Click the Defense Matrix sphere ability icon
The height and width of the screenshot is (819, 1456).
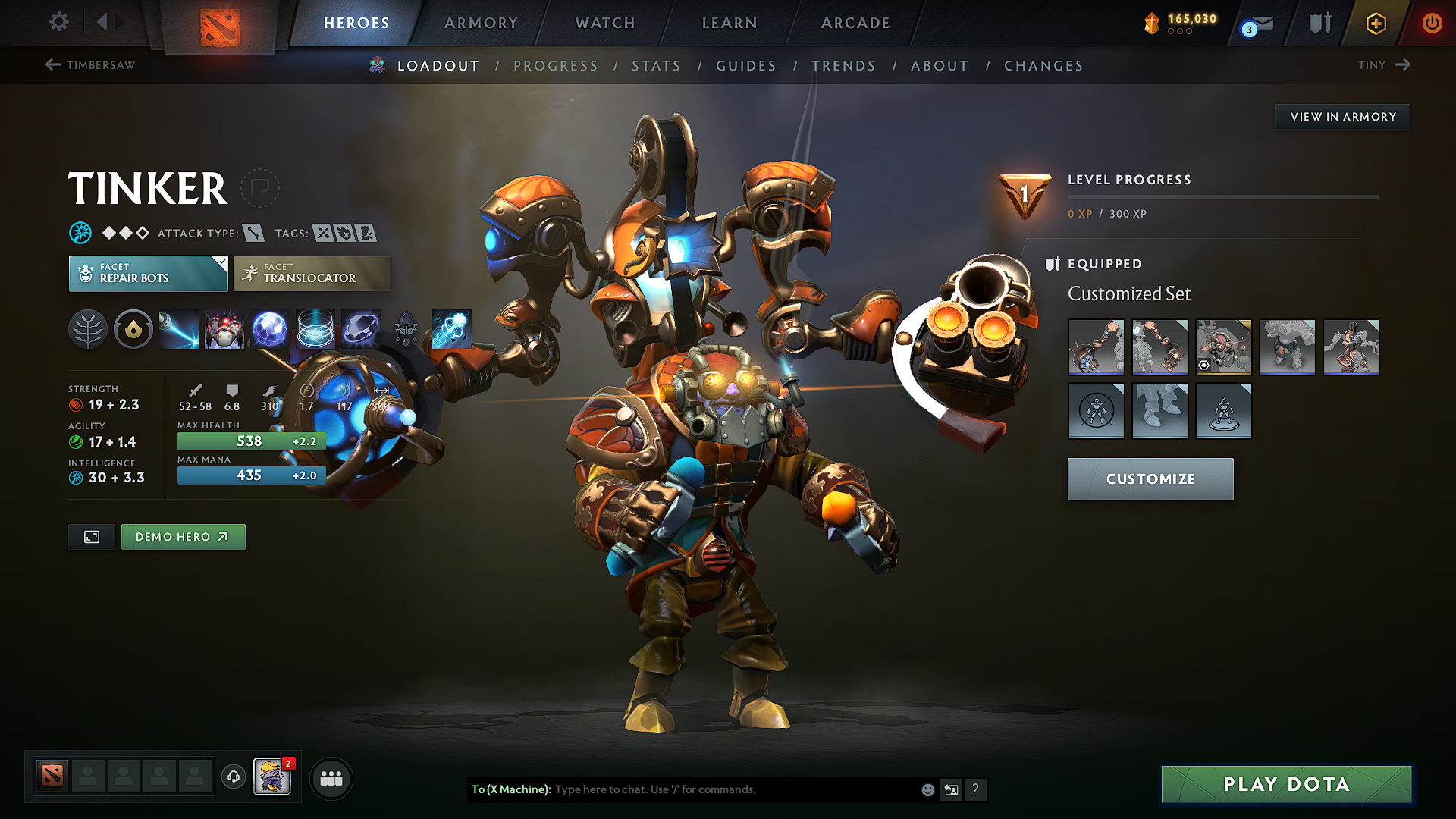(270, 329)
